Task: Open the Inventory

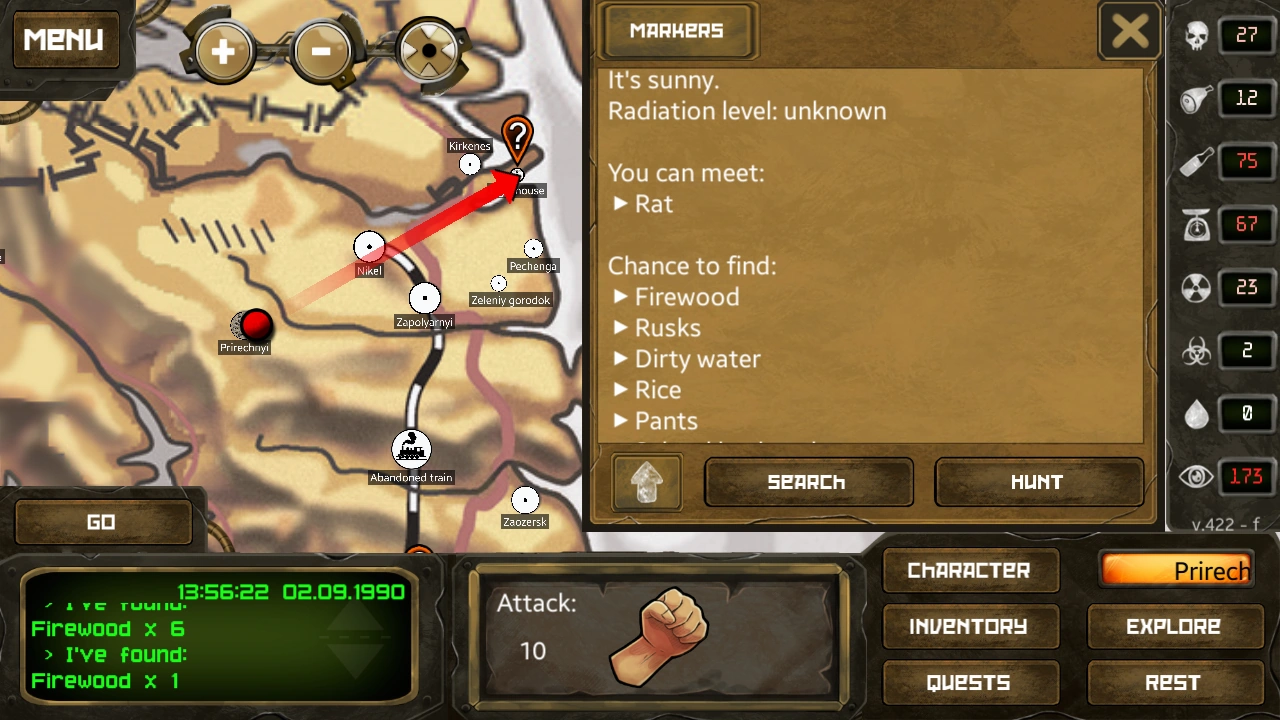Action: [x=969, y=627]
